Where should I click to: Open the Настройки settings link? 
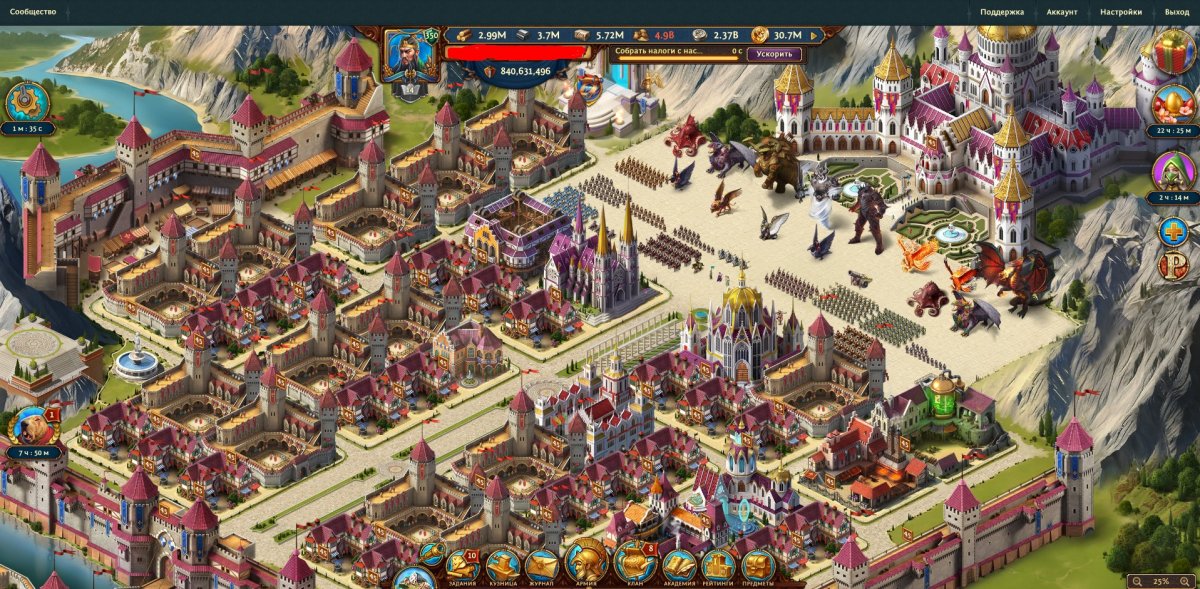[x=1120, y=12]
